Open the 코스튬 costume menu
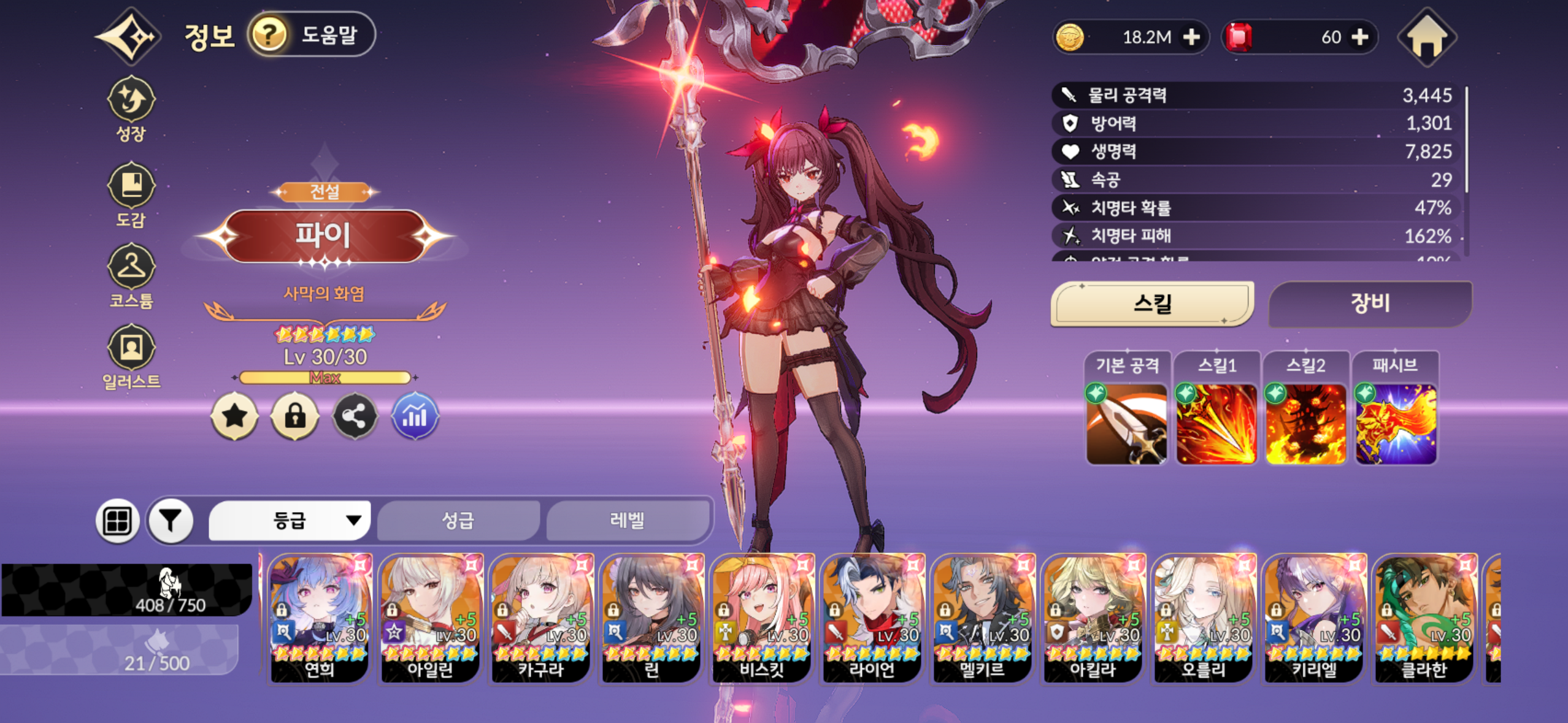 (x=131, y=275)
